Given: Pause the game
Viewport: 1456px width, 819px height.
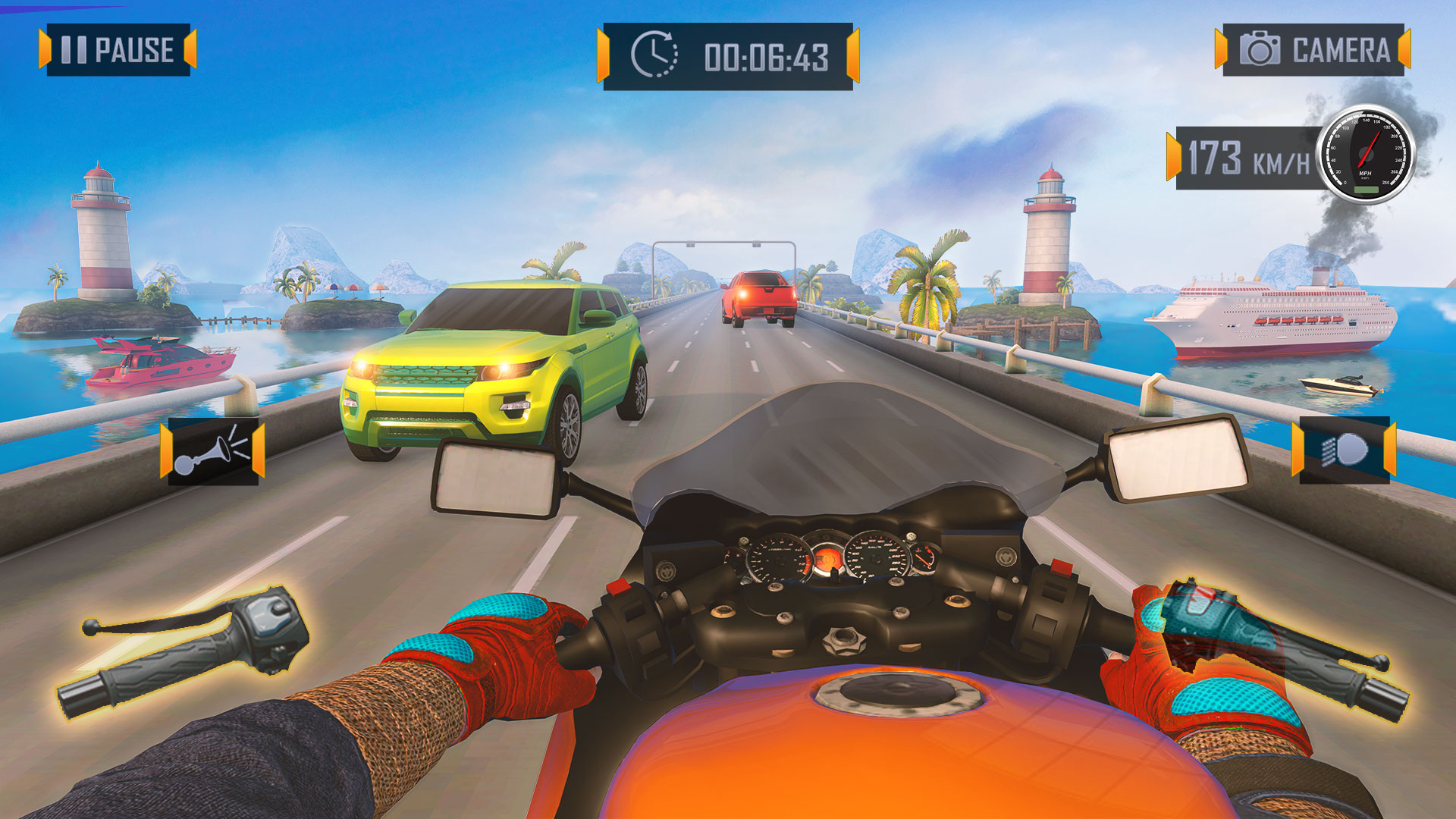Looking at the screenshot, I should (118, 50).
